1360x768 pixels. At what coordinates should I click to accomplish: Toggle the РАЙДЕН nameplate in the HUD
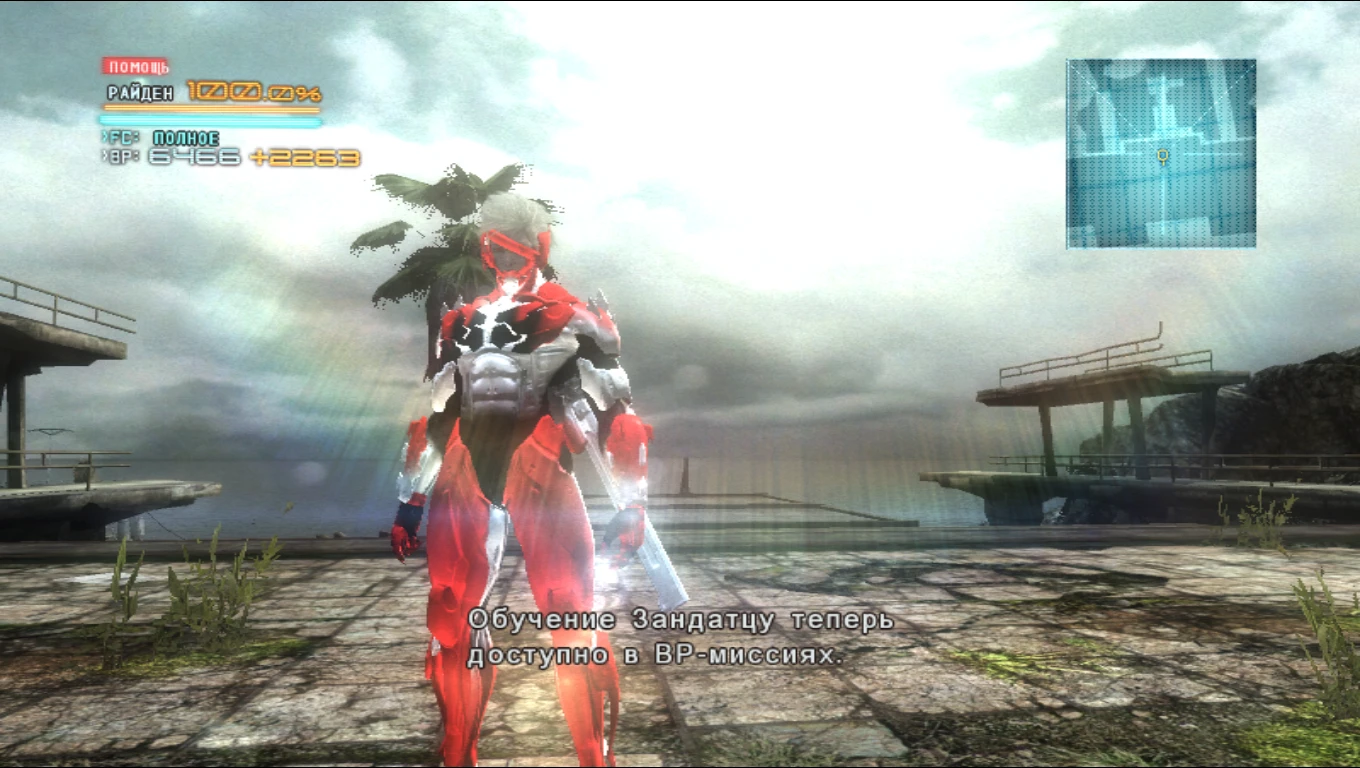tap(139, 91)
